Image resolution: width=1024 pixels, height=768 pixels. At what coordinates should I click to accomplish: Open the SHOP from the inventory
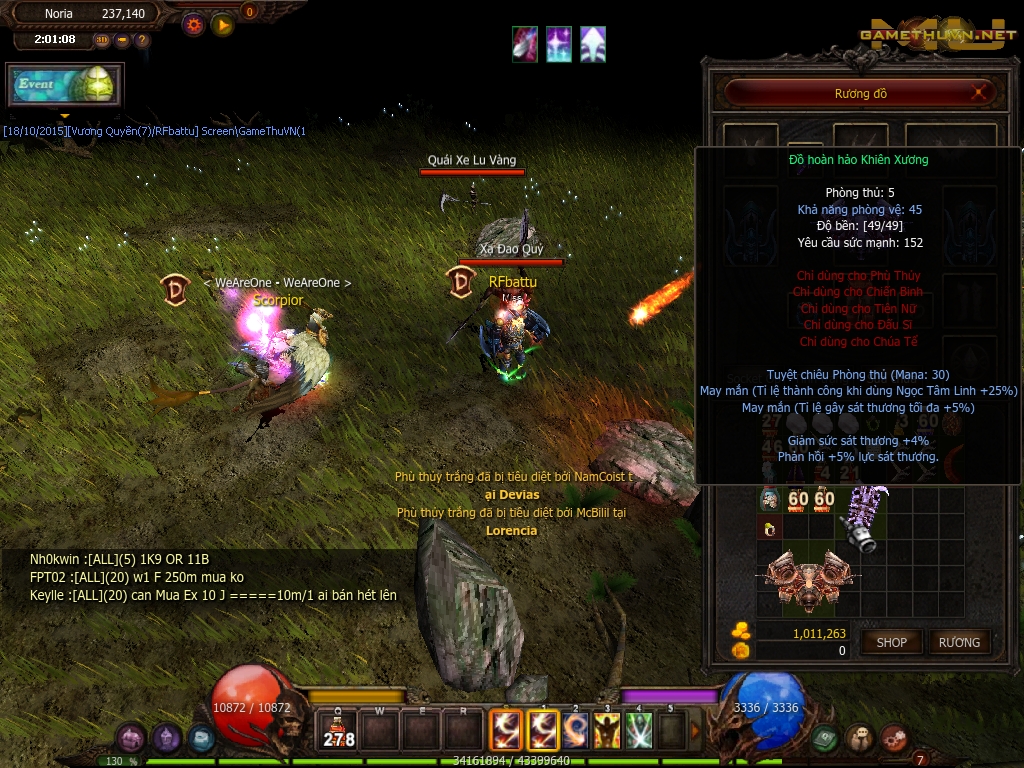coord(891,642)
